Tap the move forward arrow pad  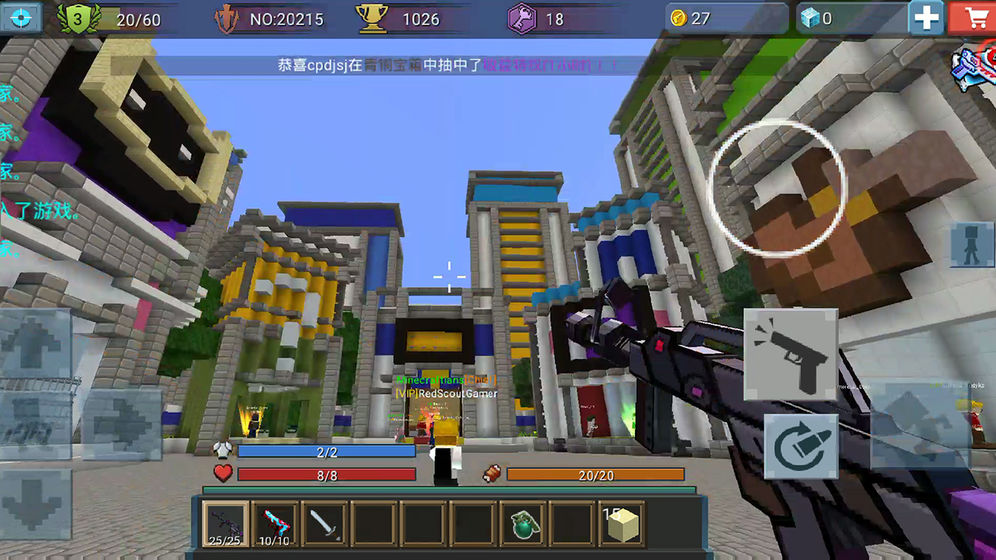34,345
